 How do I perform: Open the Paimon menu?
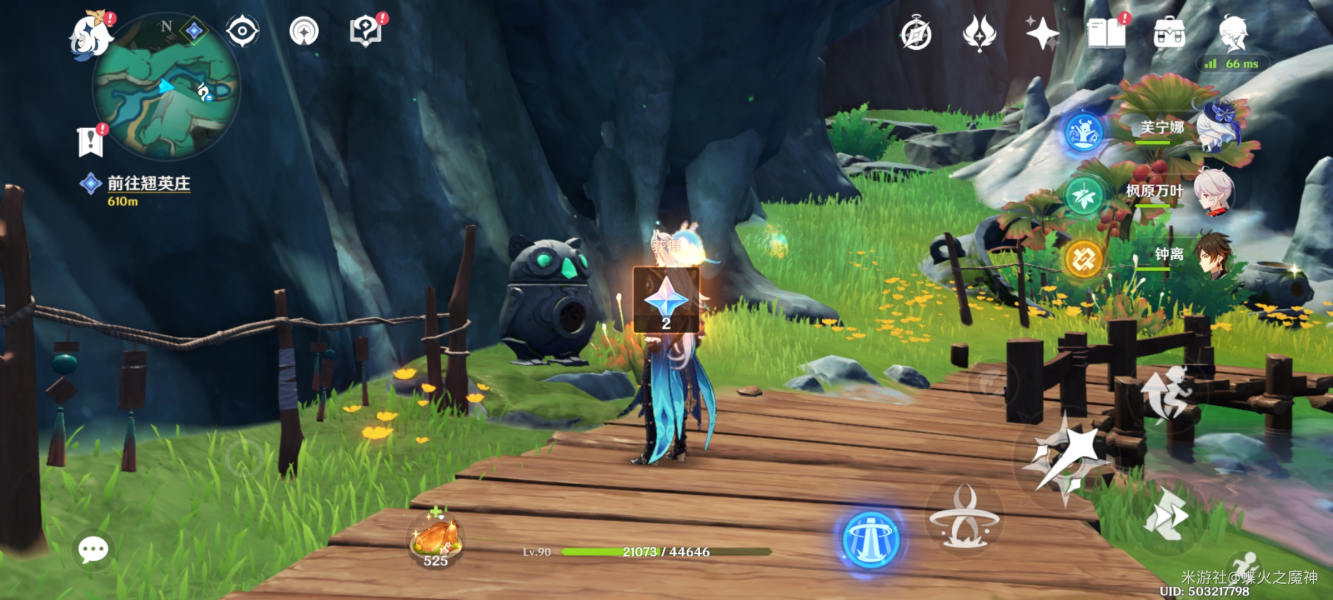coord(91,37)
